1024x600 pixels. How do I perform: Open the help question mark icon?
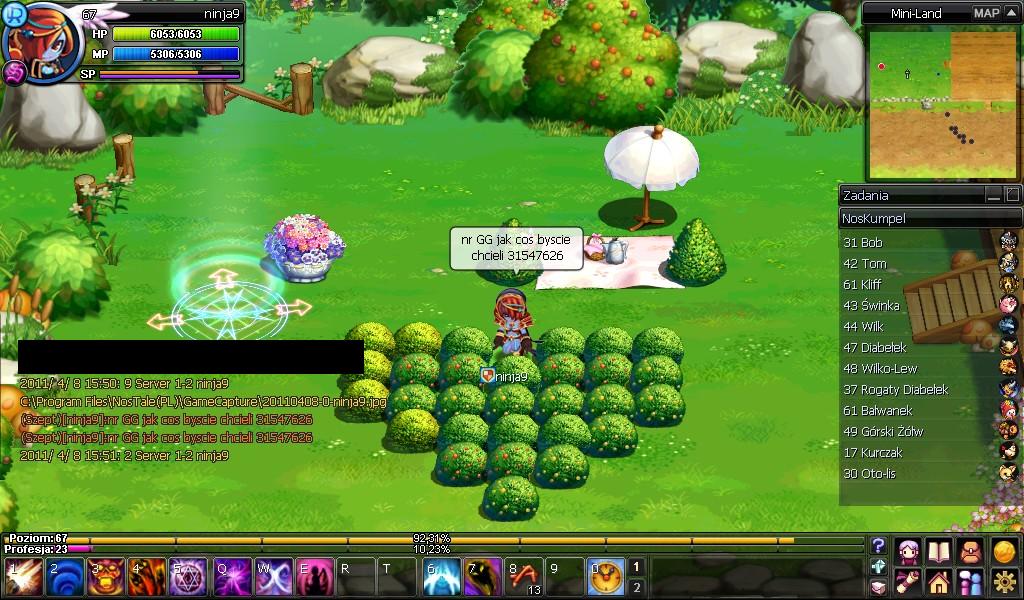pos(878,546)
